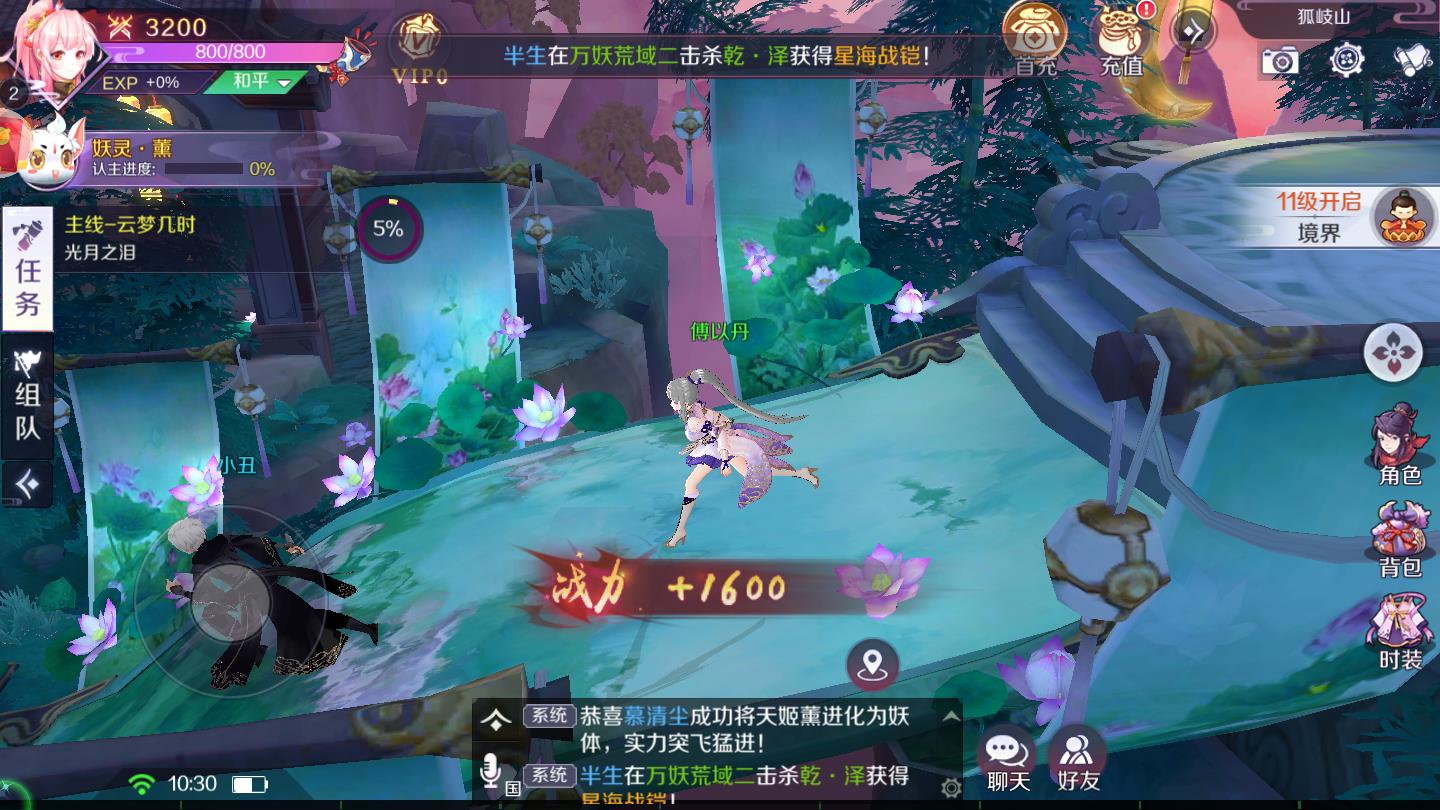Image resolution: width=1440 pixels, height=810 pixels.
Task: Open the 充值 top-up store
Action: [1122, 35]
